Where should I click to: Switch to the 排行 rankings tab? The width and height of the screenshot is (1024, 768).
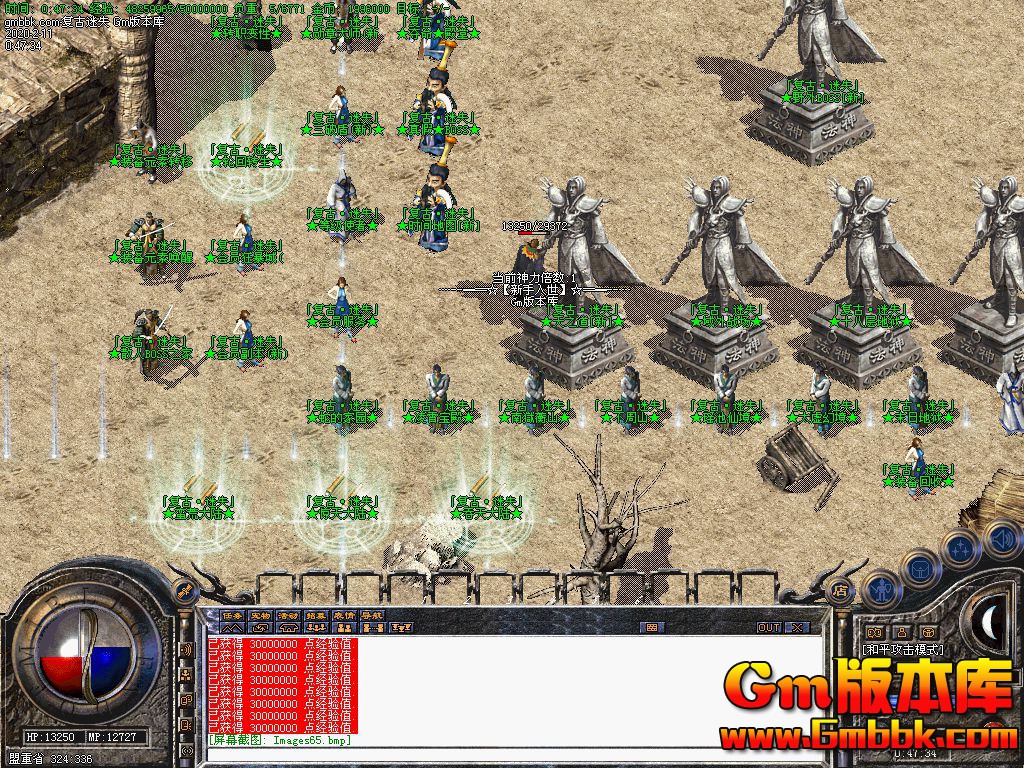pos(316,614)
